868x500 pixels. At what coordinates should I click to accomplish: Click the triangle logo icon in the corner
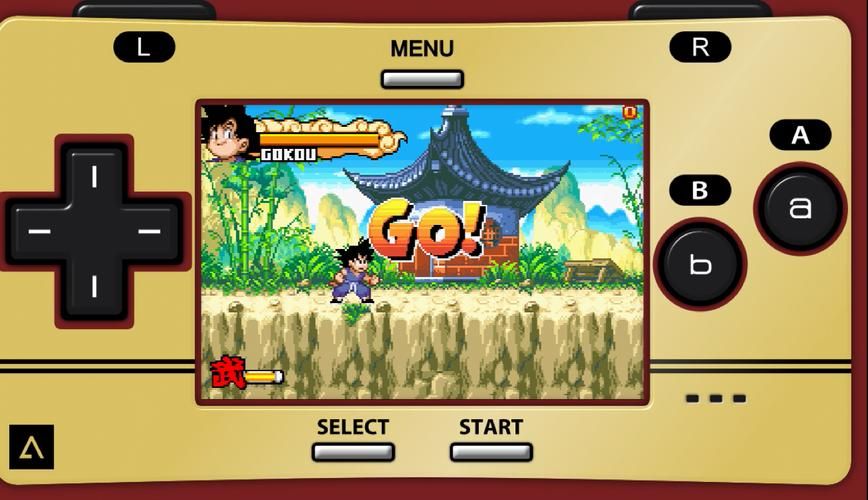click(31, 447)
